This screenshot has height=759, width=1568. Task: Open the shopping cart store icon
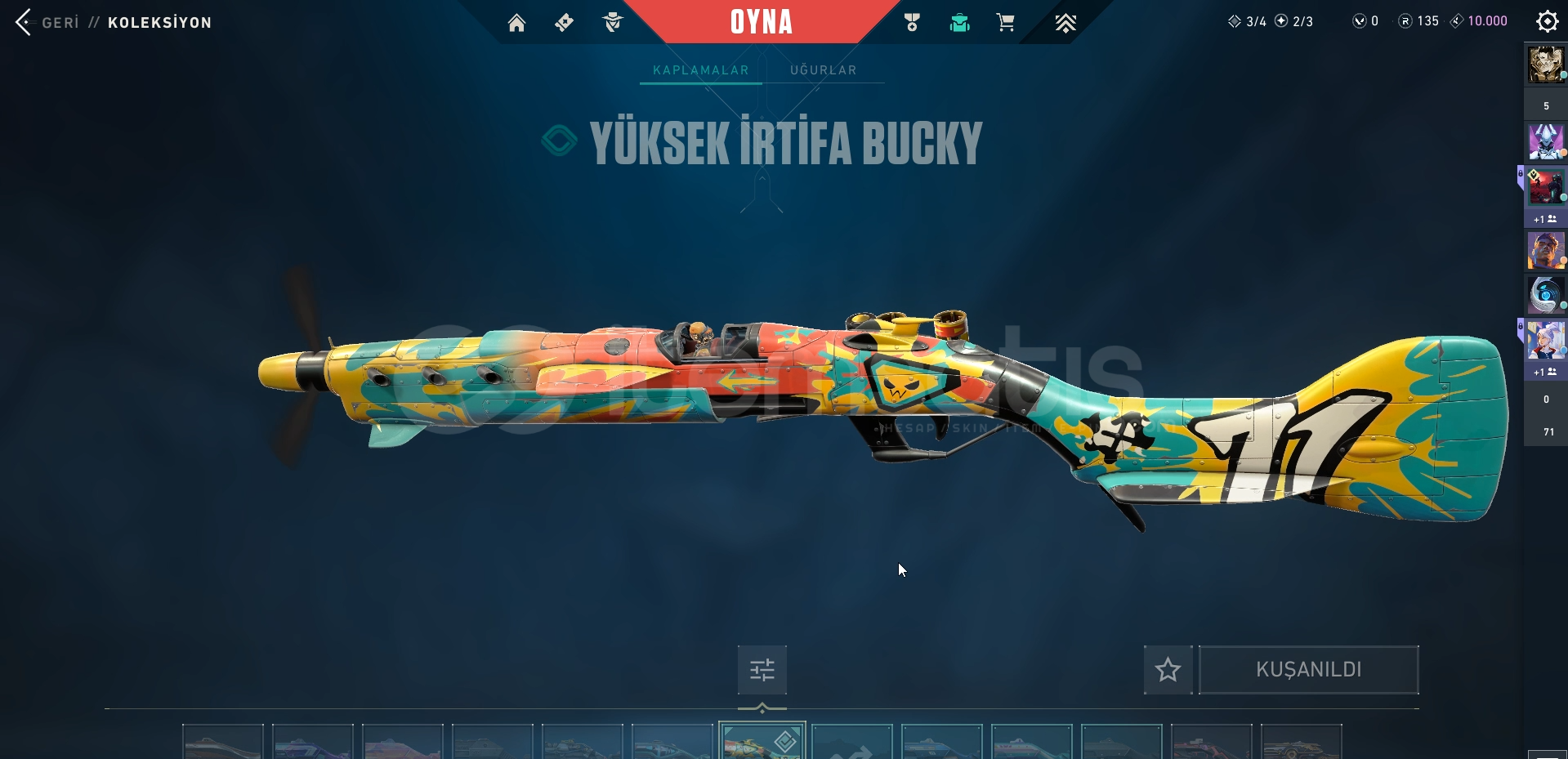coord(1005,23)
